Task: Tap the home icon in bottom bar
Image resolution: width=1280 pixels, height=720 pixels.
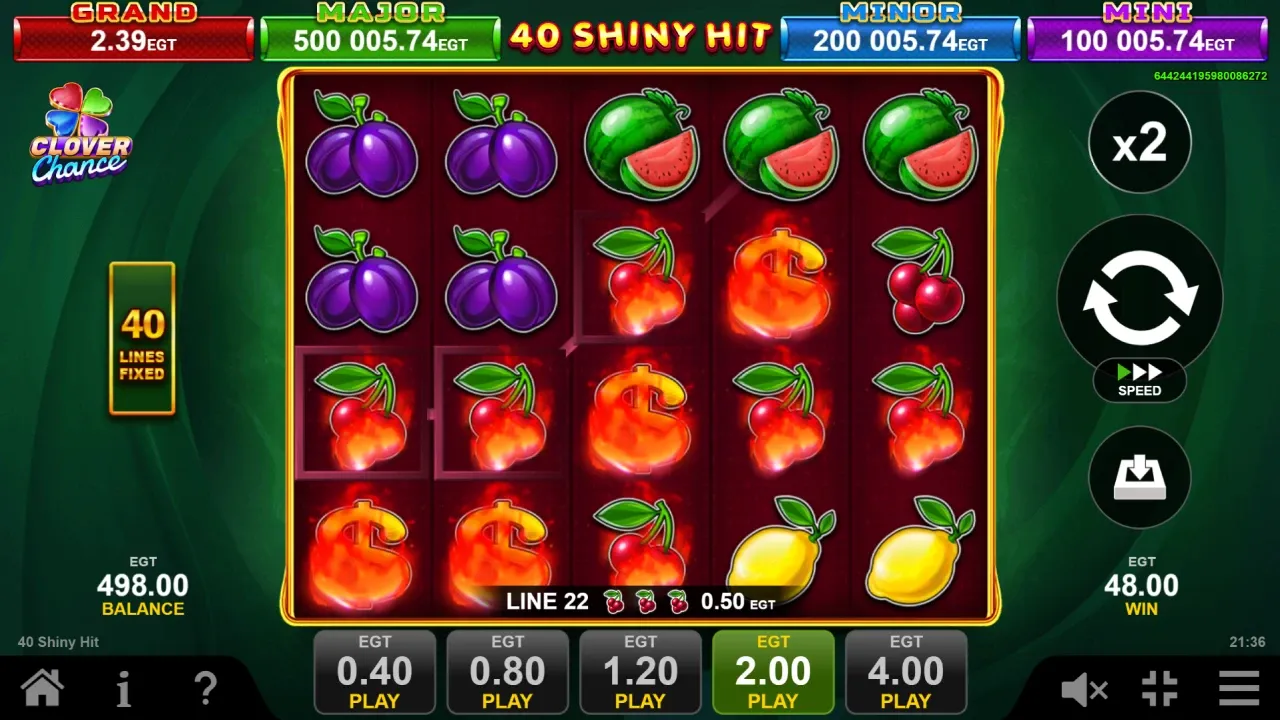Action: (42, 688)
